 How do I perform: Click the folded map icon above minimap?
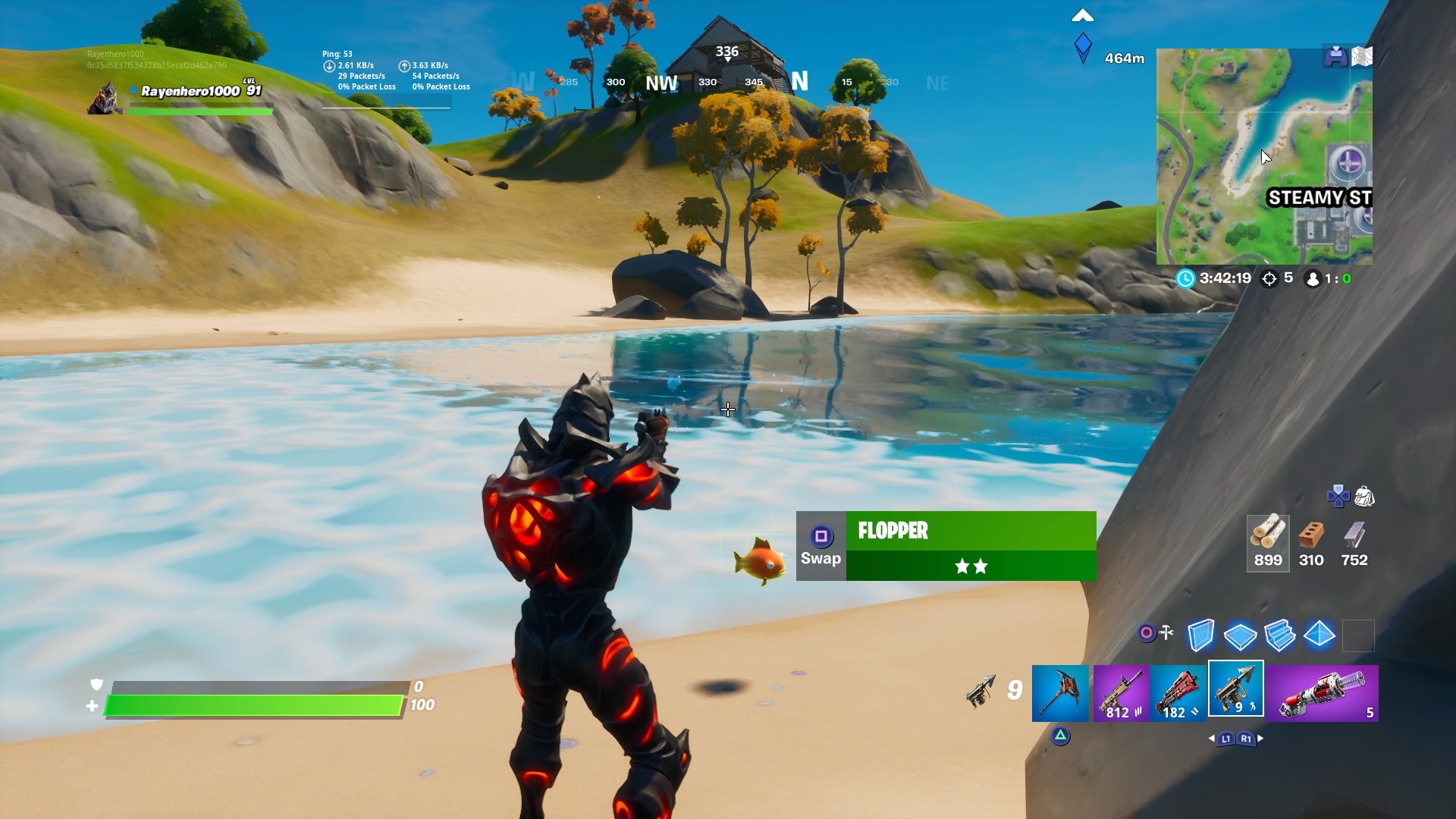1362,56
